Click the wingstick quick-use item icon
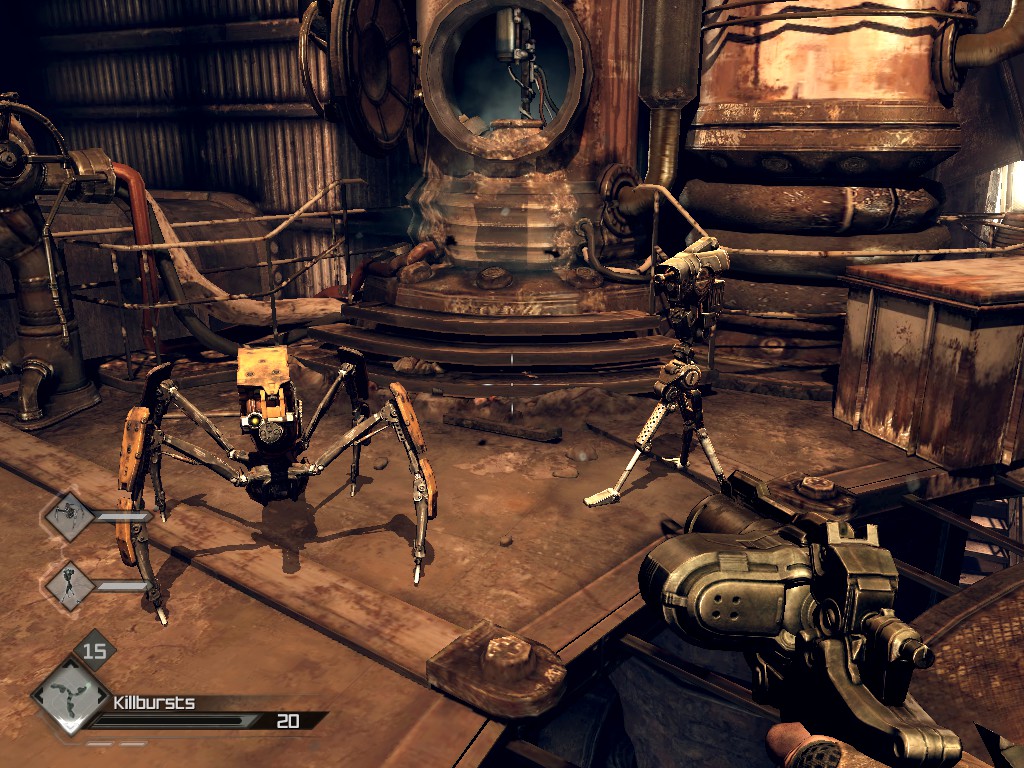This screenshot has width=1024, height=768. pyautogui.click(x=71, y=694)
